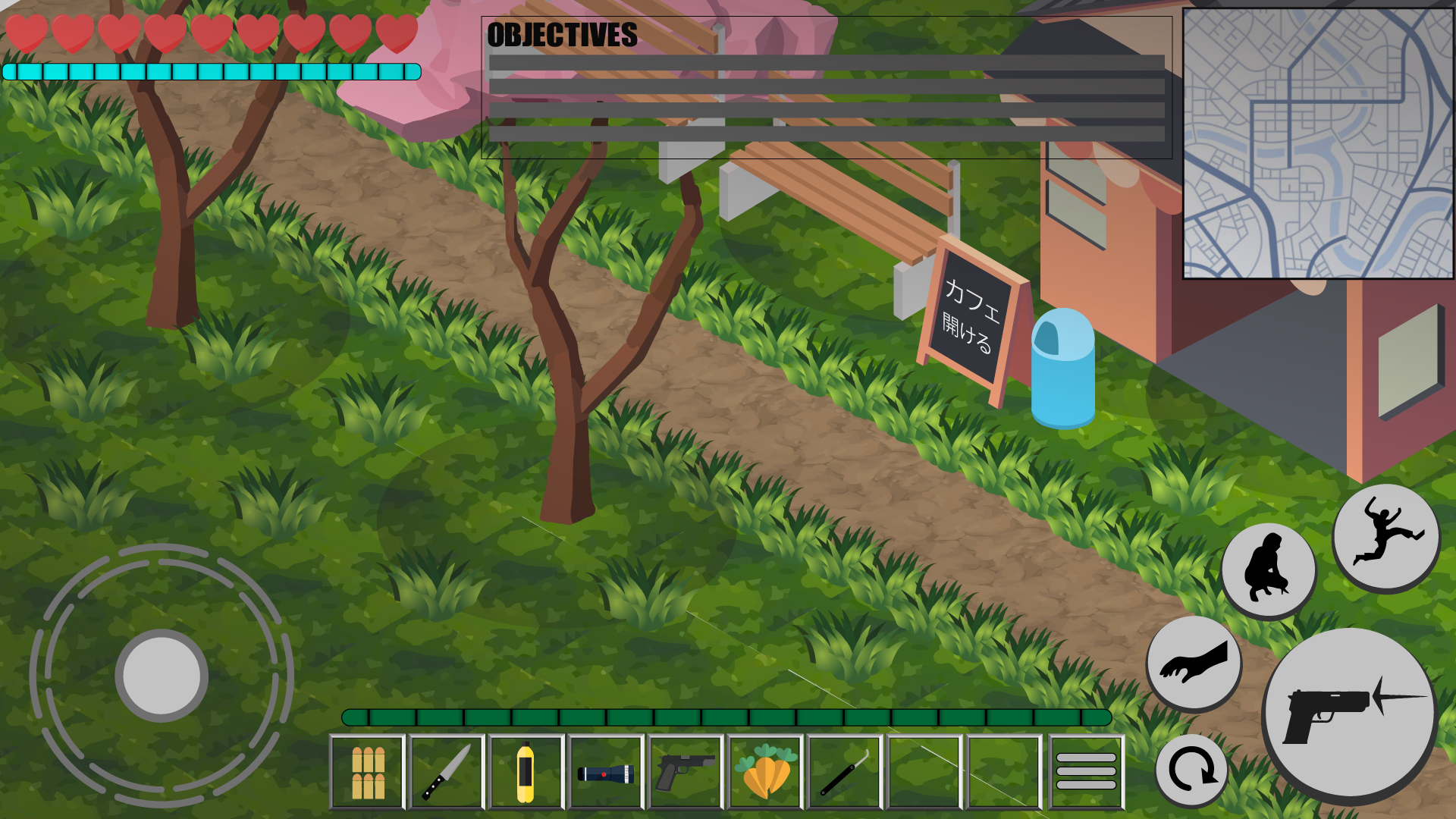Fire using the large pistol button

[1350, 714]
